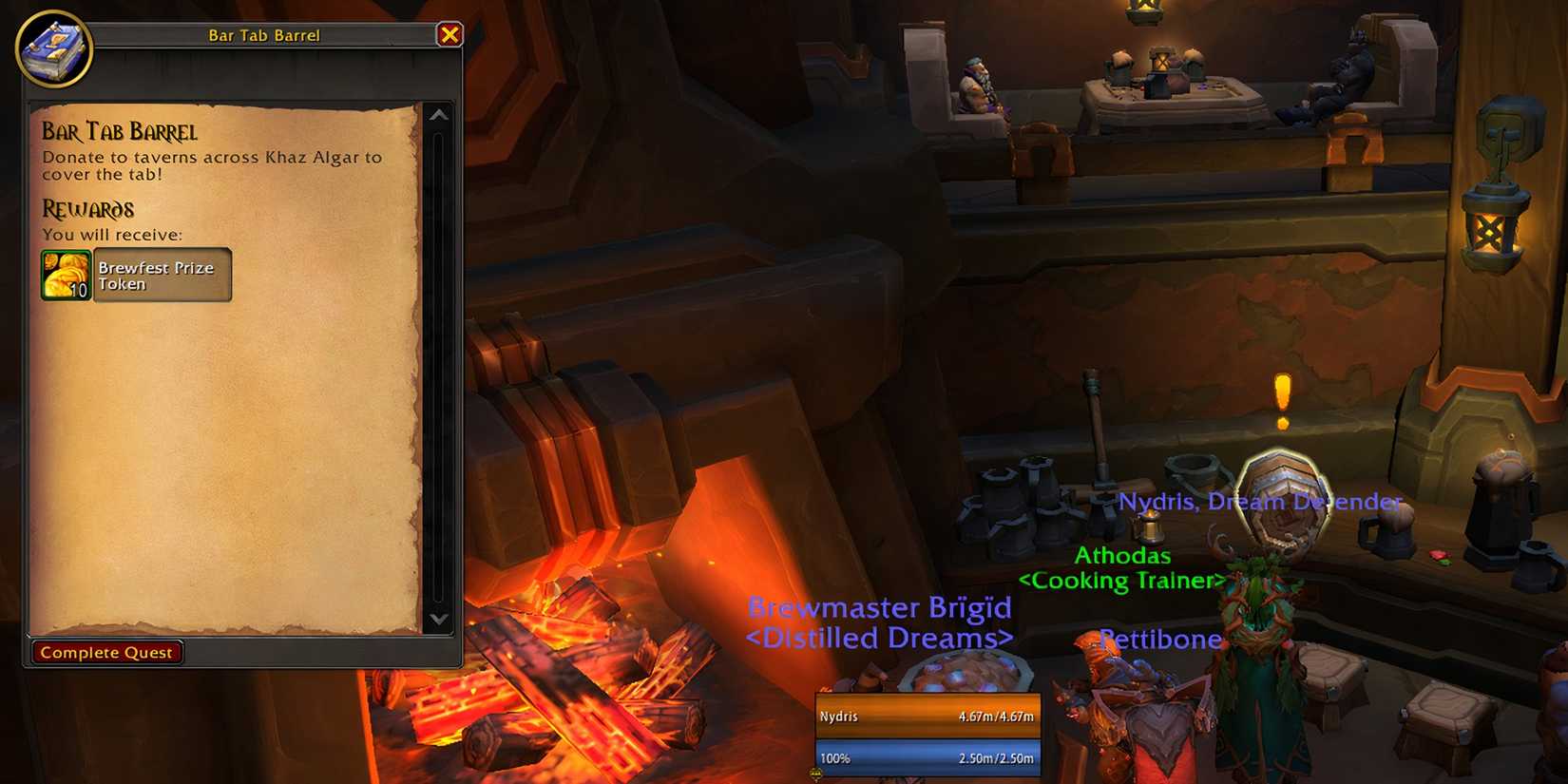
Task: Select Brewmaster Brïgïd of Distilled Dreams
Action: click(x=879, y=622)
